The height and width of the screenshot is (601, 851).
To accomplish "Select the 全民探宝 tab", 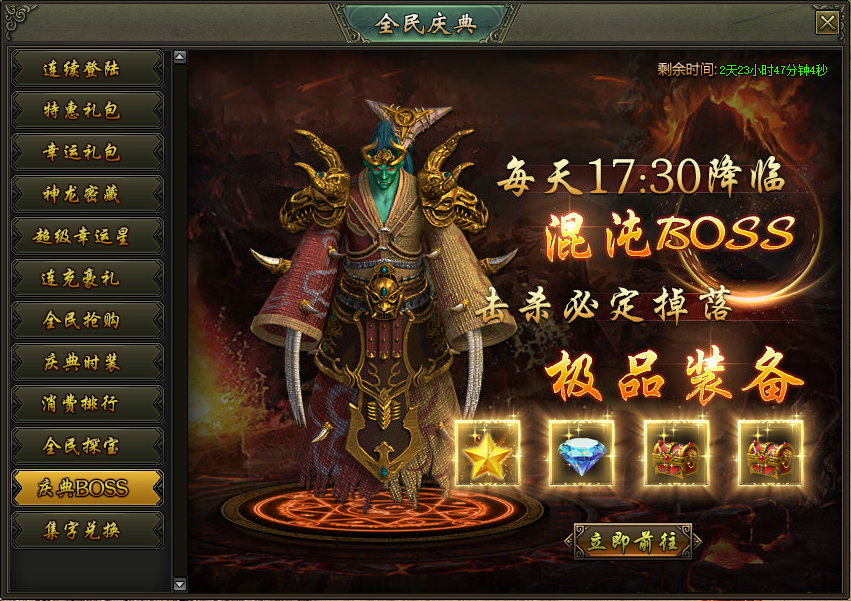I will [x=86, y=446].
